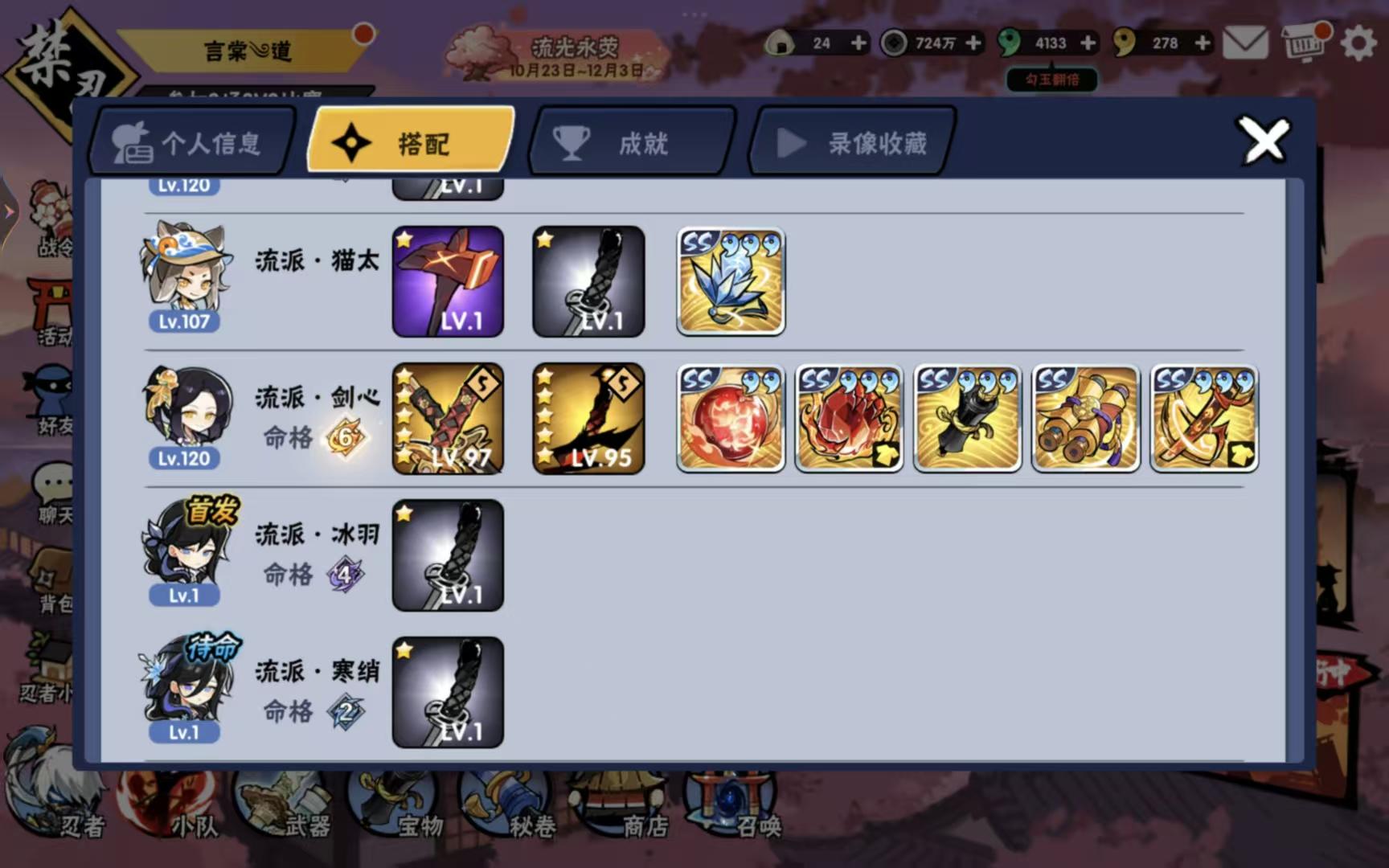1389x868 pixels.
Task: Select 流派·剑心's LV.97 sword thumbnail
Action: click(448, 418)
